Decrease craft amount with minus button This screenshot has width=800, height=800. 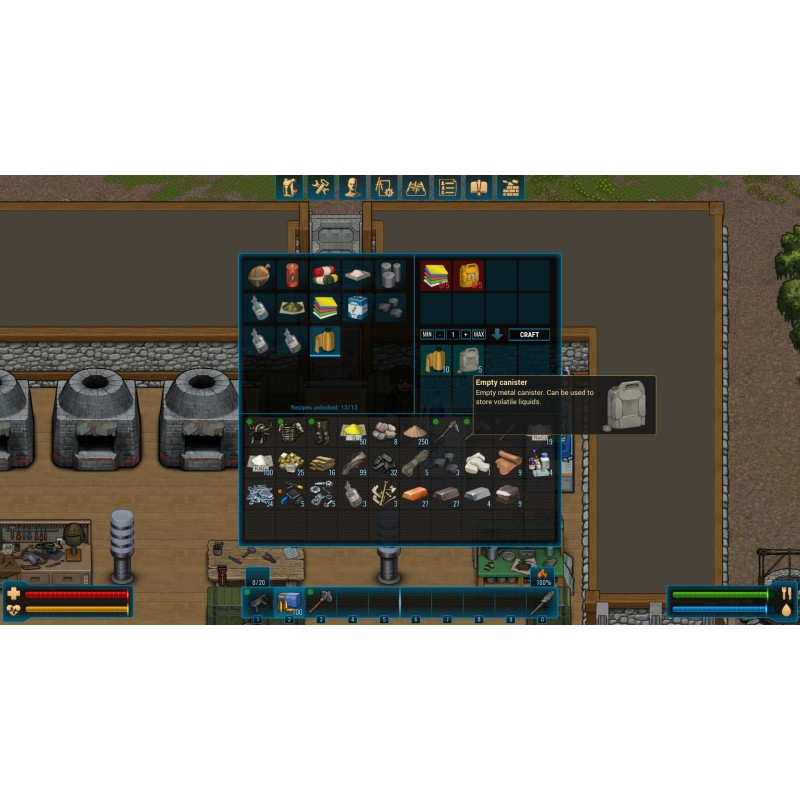[x=440, y=334]
